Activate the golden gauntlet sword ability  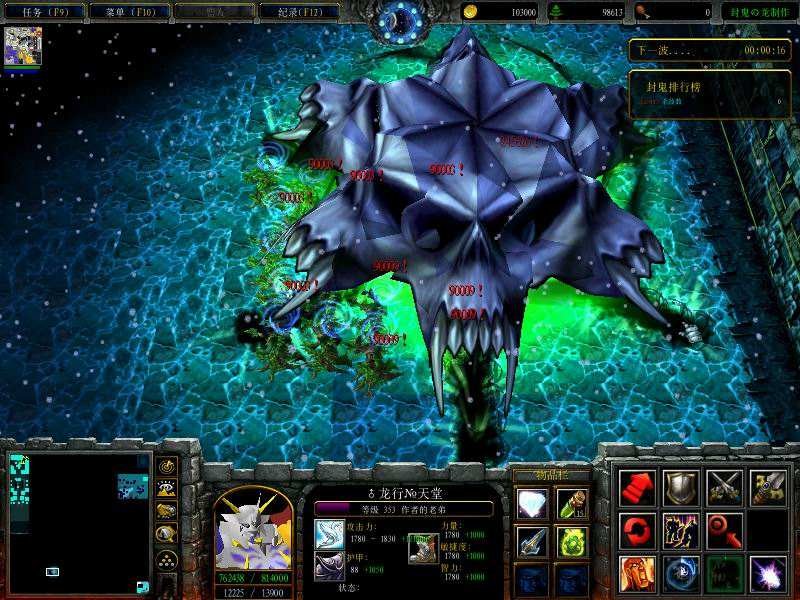tap(767, 486)
